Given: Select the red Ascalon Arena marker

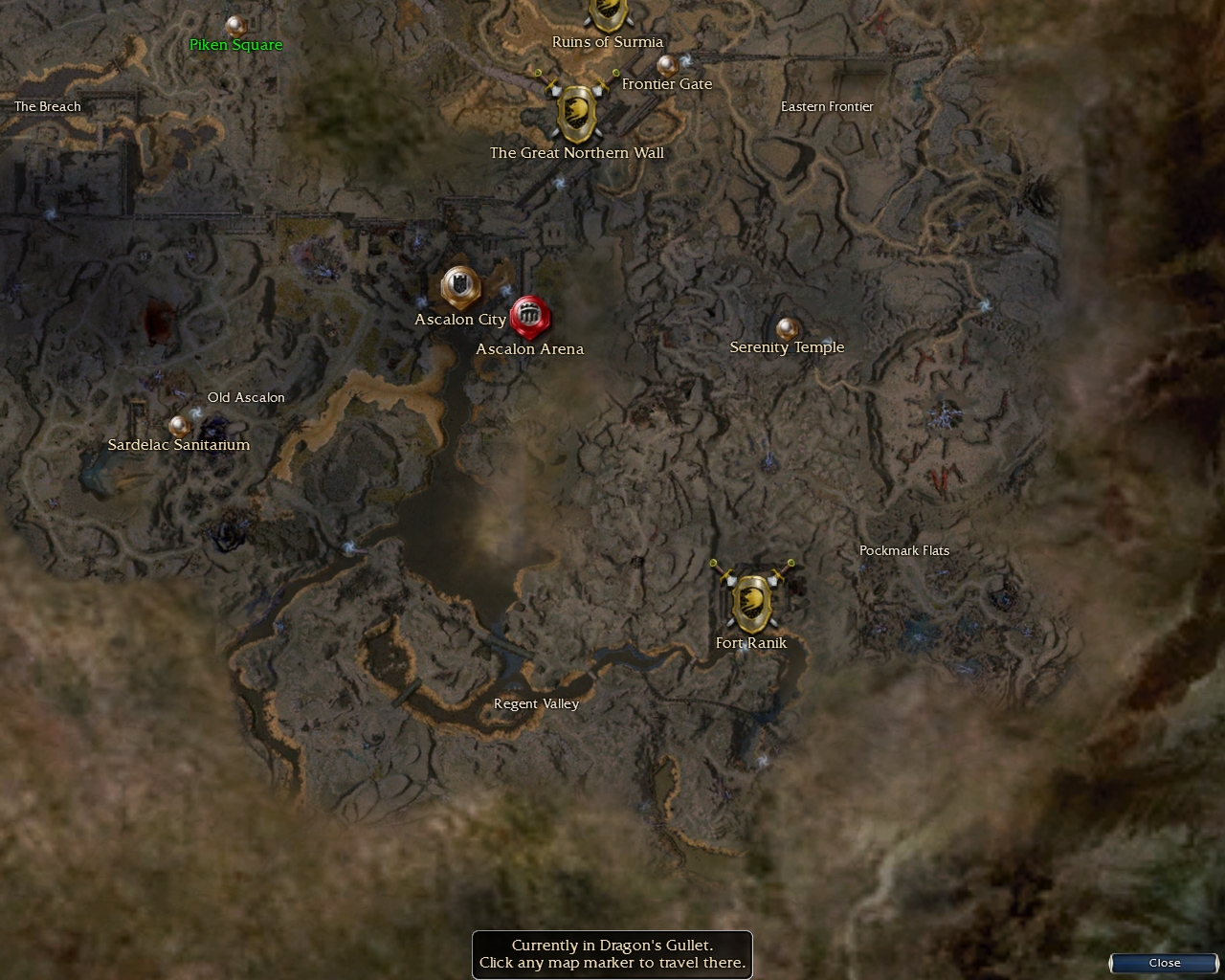Looking at the screenshot, I should [x=529, y=317].
